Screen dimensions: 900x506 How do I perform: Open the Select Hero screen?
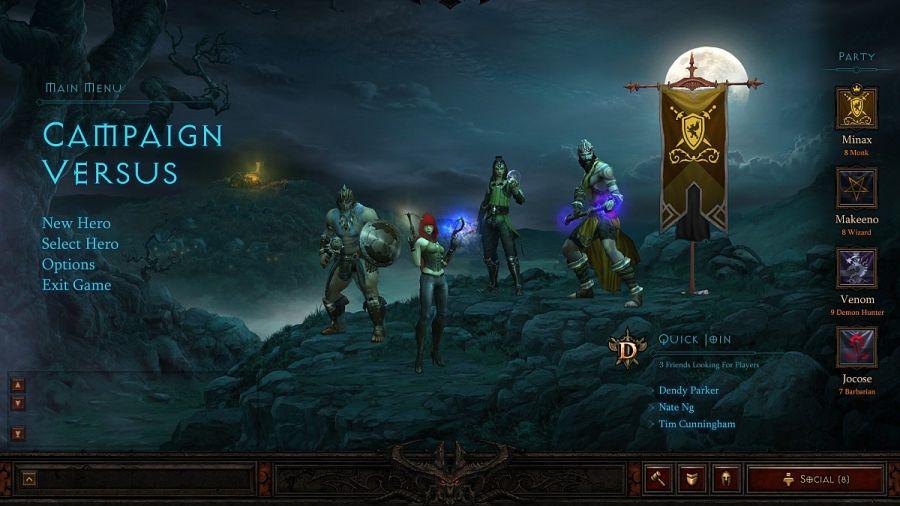coord(80,244)
